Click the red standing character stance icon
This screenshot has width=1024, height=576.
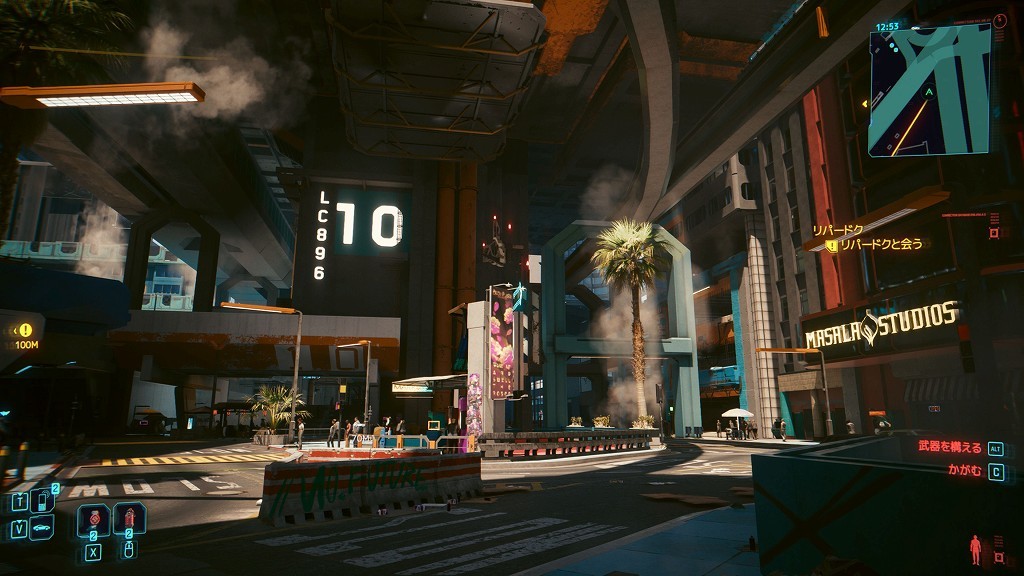[975, 549]
